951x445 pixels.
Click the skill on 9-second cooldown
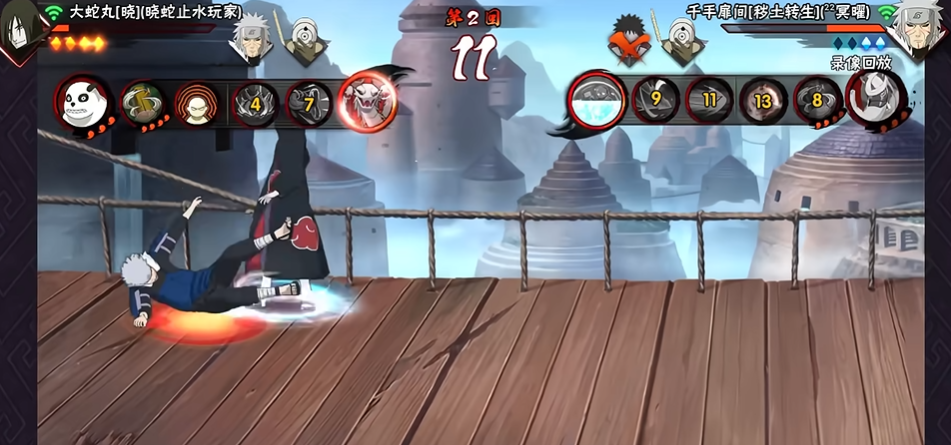click(656, 100)
